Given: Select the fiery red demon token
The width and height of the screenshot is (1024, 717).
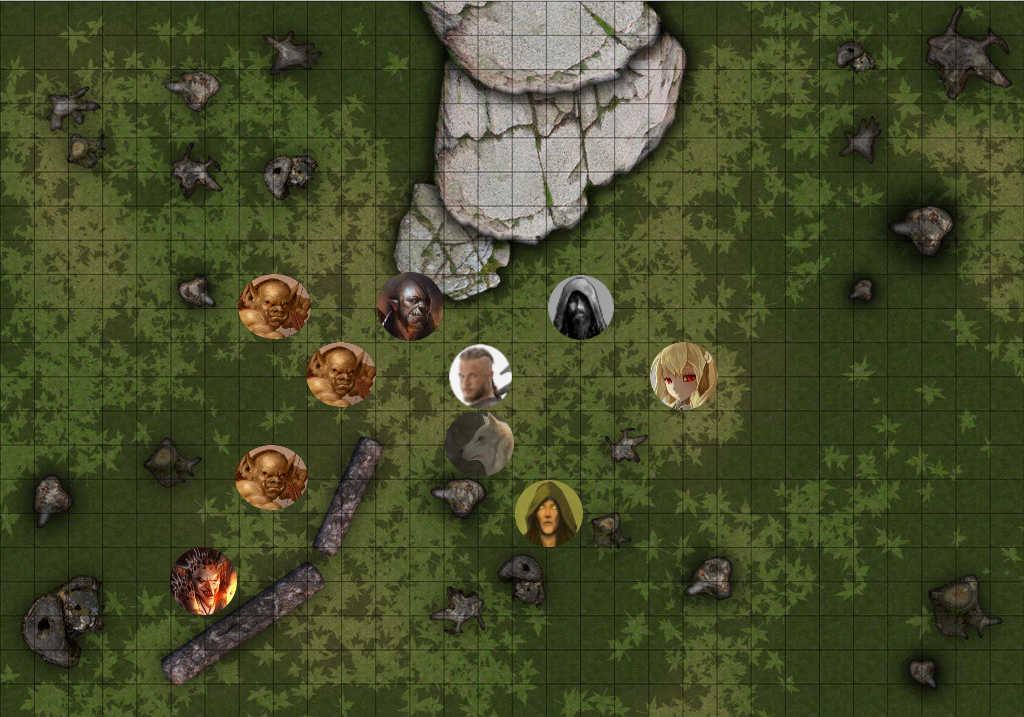Looking at the screenshot, I should pyautogui.click(x=204, y=581).
